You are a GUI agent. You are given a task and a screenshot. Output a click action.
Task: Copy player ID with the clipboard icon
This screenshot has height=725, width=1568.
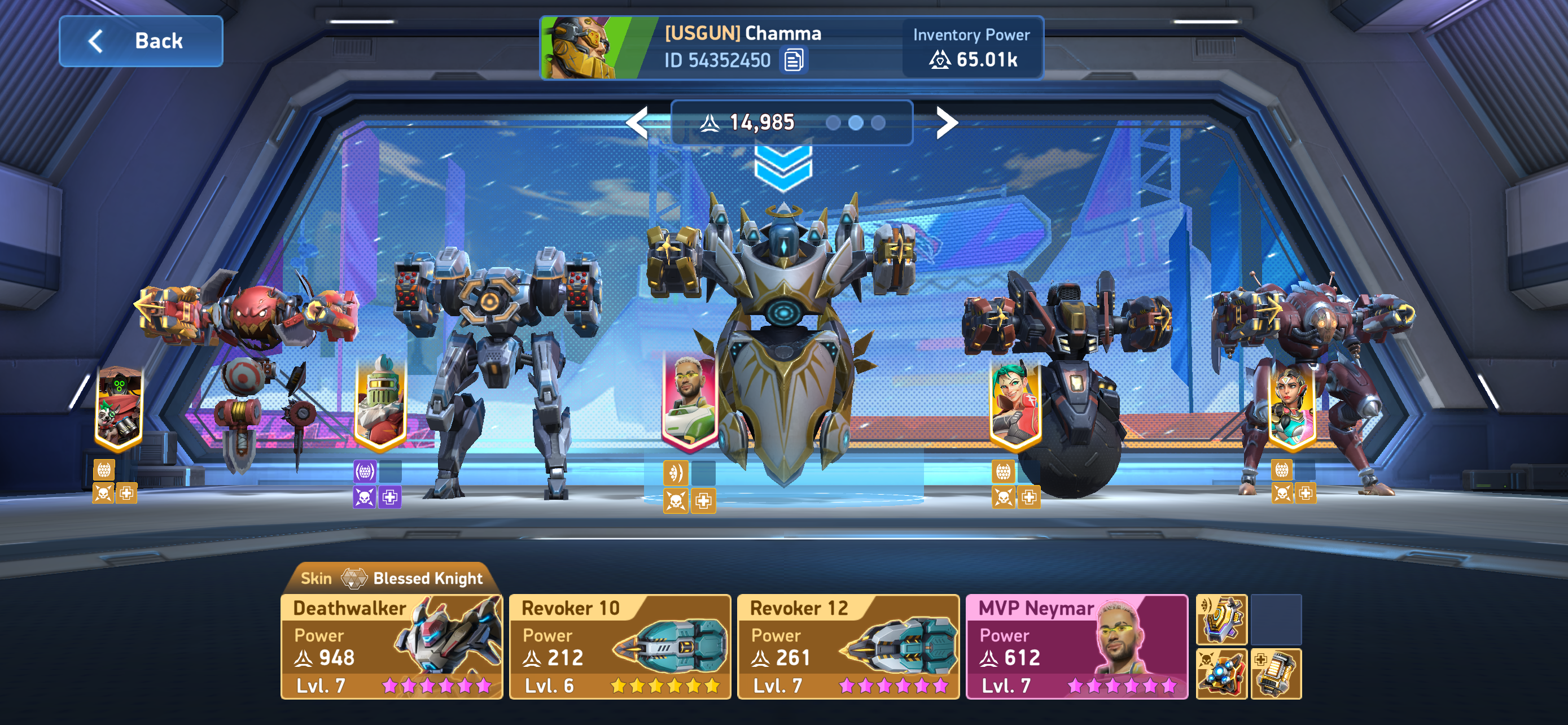click(x=793, y=60)
